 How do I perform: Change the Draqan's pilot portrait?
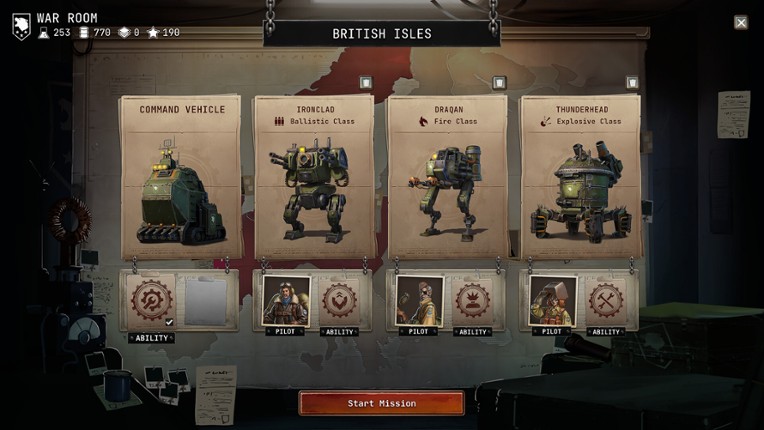tap(418, 300)
